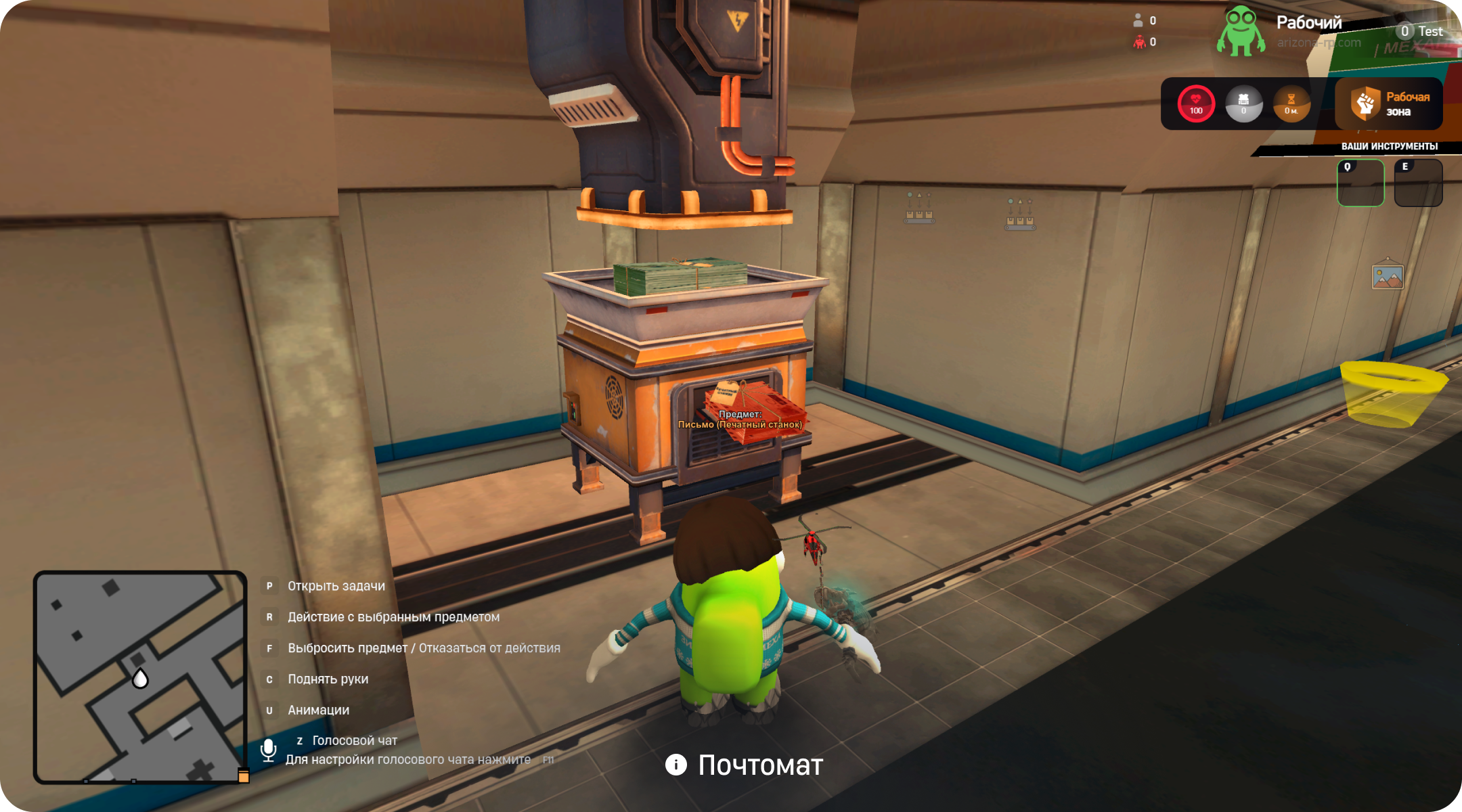Viewport: 1462px width, 812px height.
Task: Select the orange marker on the minimap edge
Action: [244, 776]
